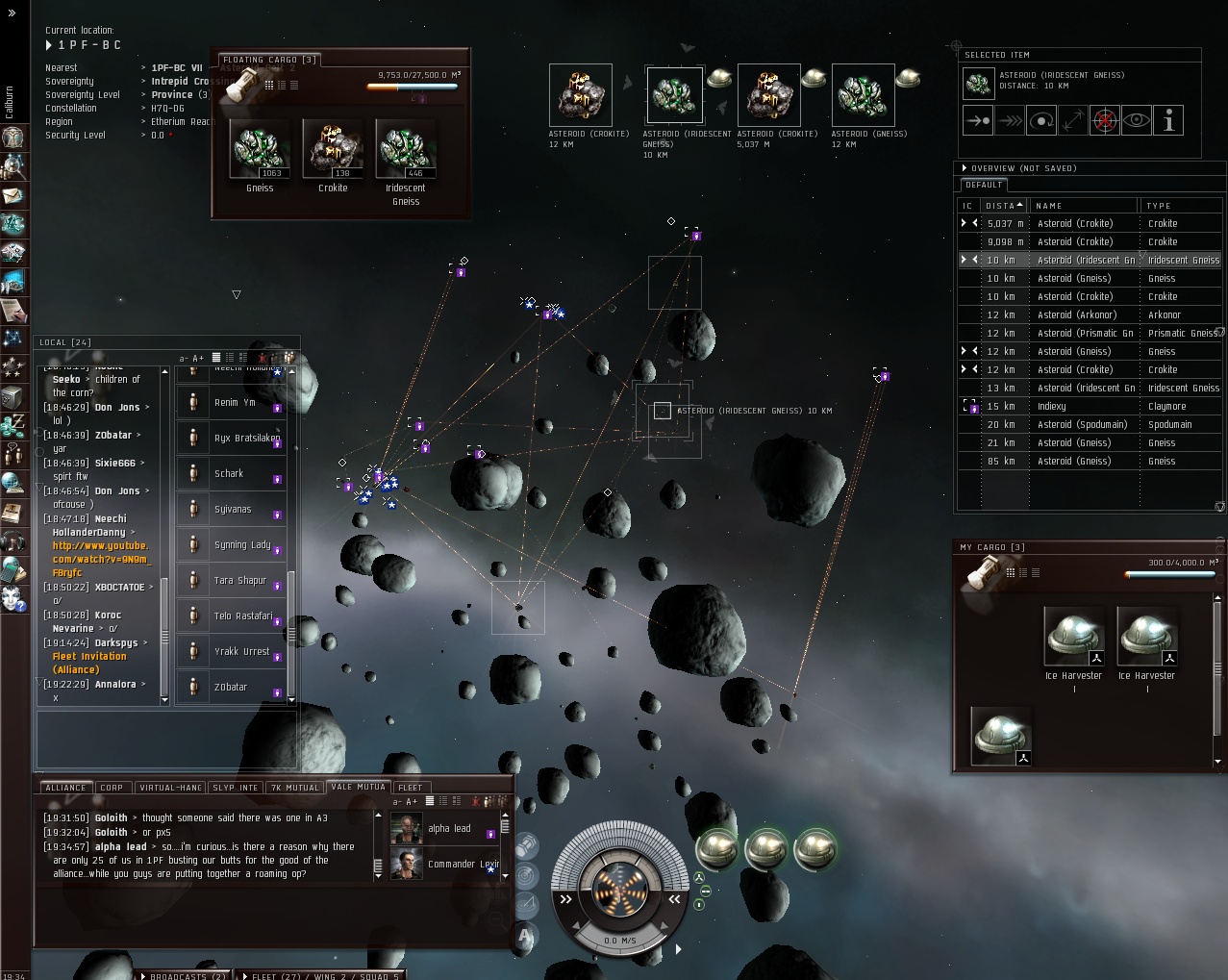
Task: Switch to the Corp chat tab
Action: (113, 788)
